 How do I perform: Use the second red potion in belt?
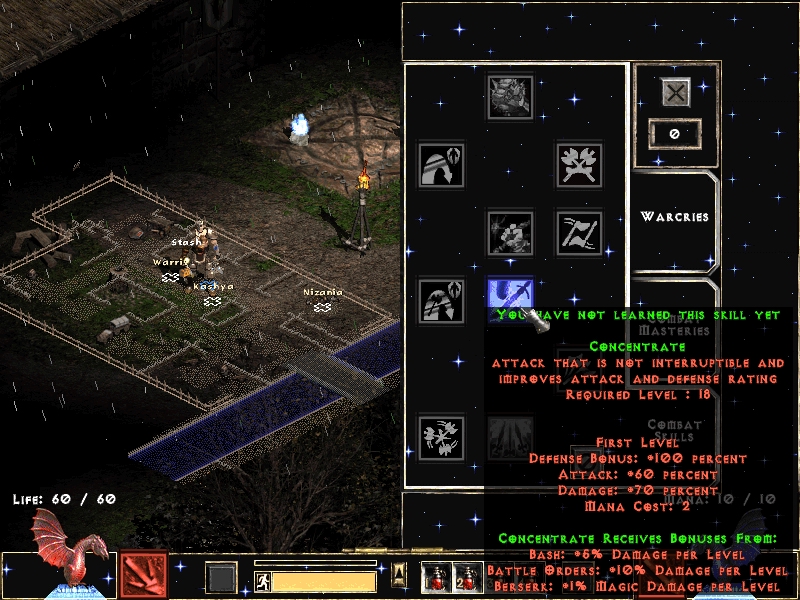click(x=463, y=577)
